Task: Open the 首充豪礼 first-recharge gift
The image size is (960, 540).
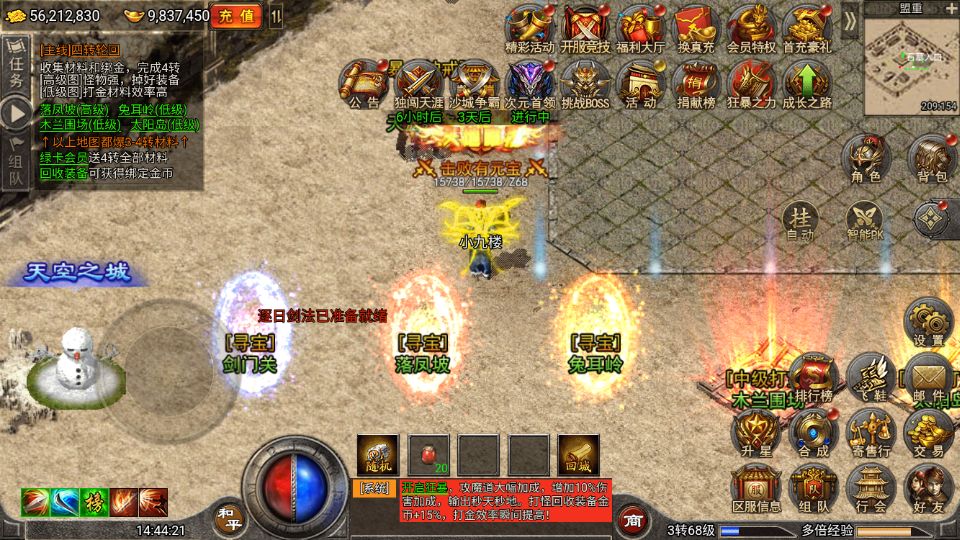Action: (807, 27)
